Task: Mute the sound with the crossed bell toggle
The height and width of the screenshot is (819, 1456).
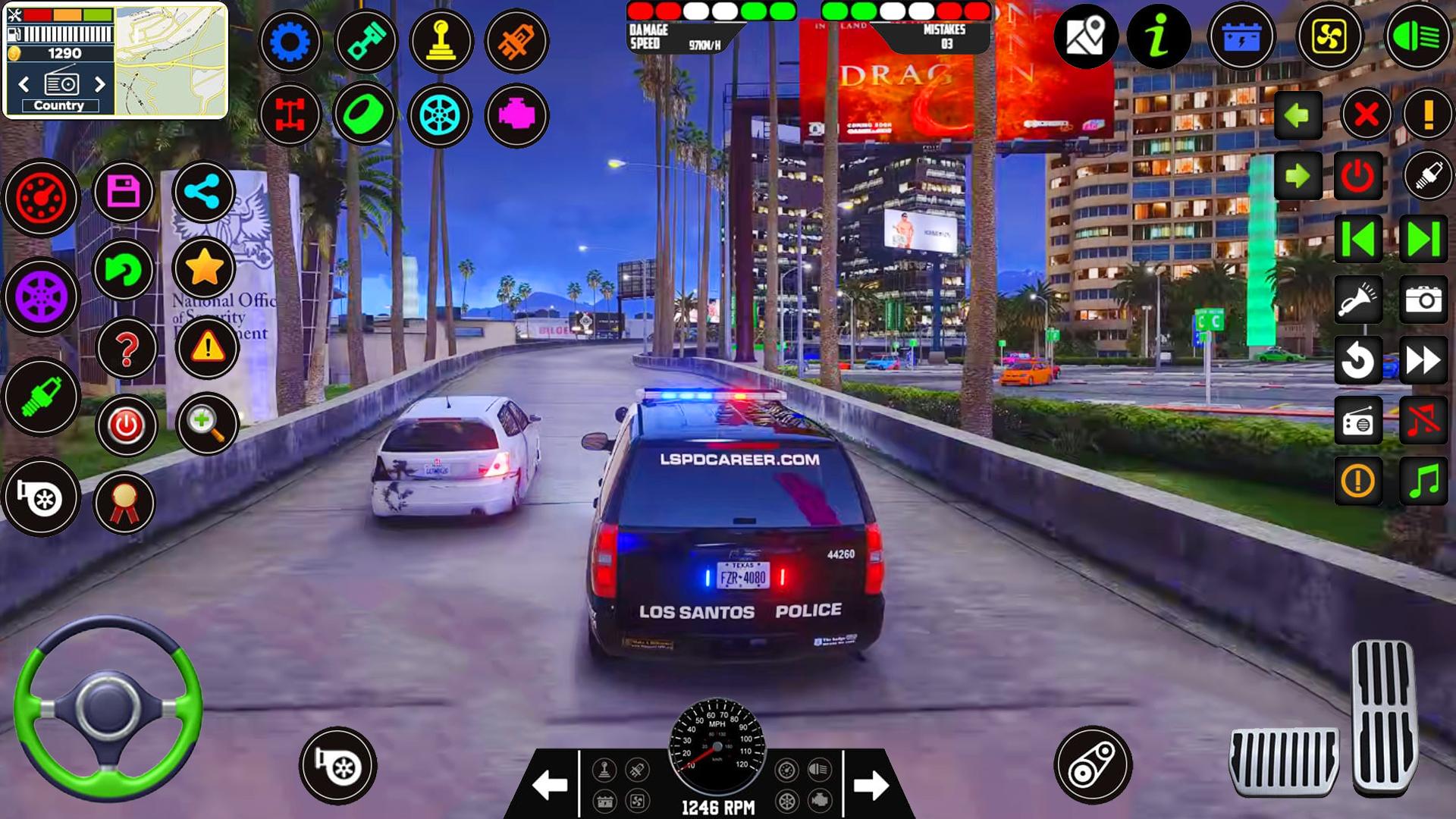Action: (x=1425, y=422)
